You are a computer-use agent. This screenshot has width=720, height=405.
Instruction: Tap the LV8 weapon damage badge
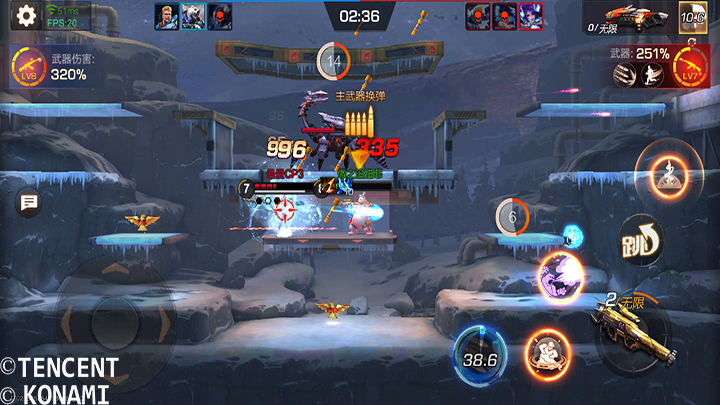(x=28, y=67)
